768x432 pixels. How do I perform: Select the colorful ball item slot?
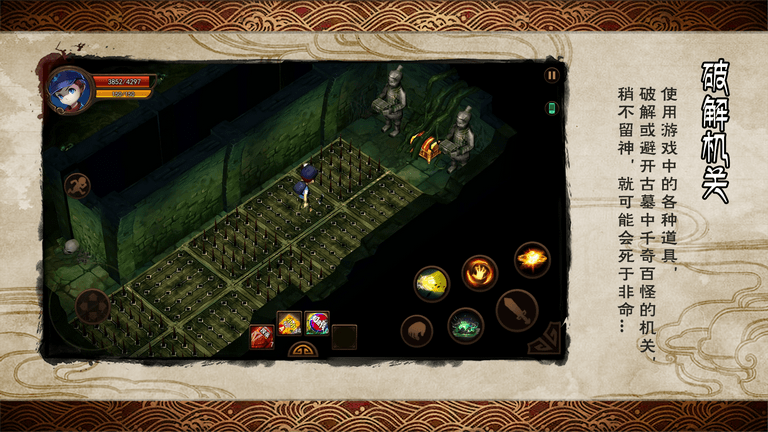pos(317,323)
